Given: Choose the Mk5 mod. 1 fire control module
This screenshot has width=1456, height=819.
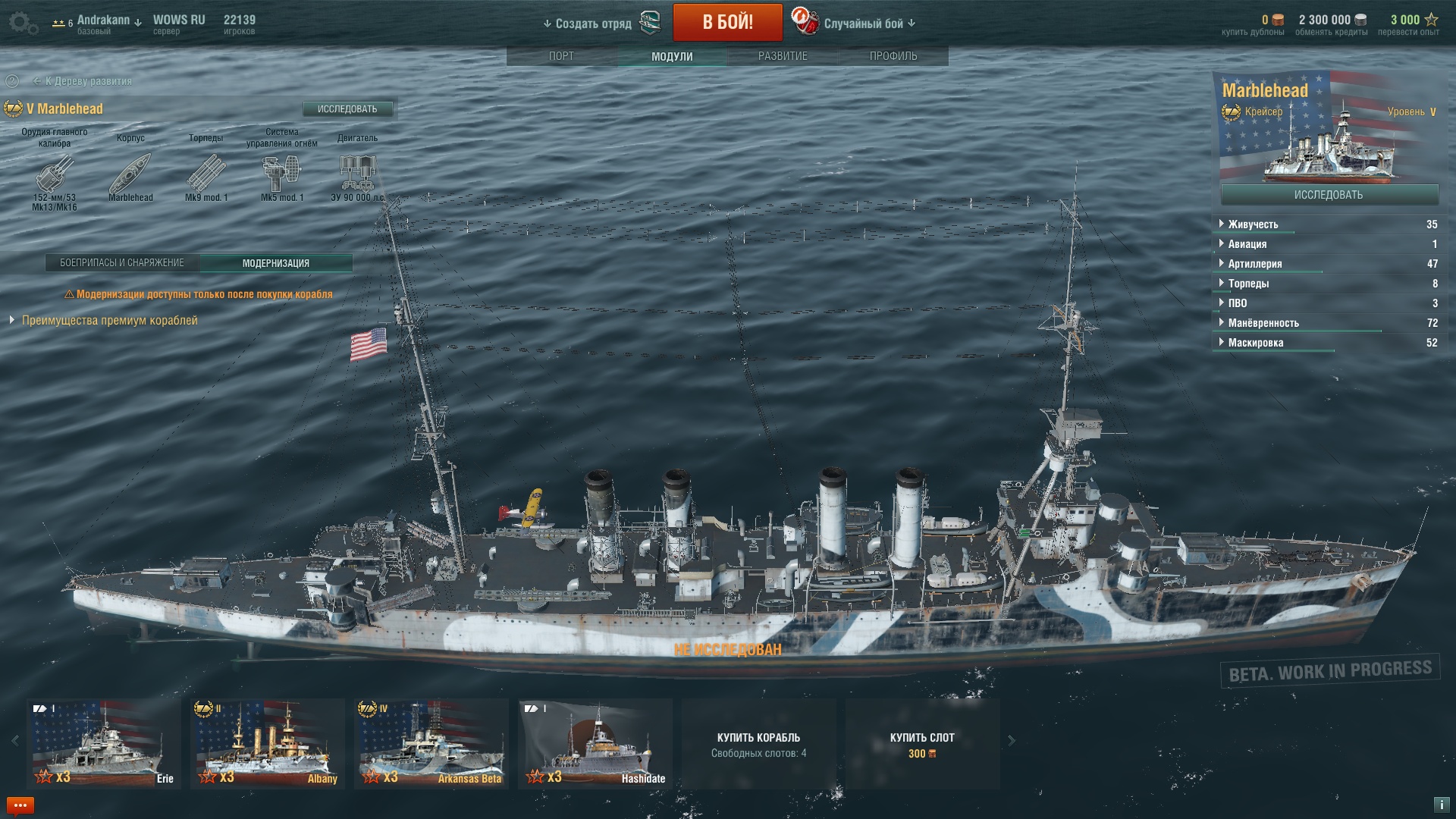Looking at the screenshot, I should click(281, 174).
